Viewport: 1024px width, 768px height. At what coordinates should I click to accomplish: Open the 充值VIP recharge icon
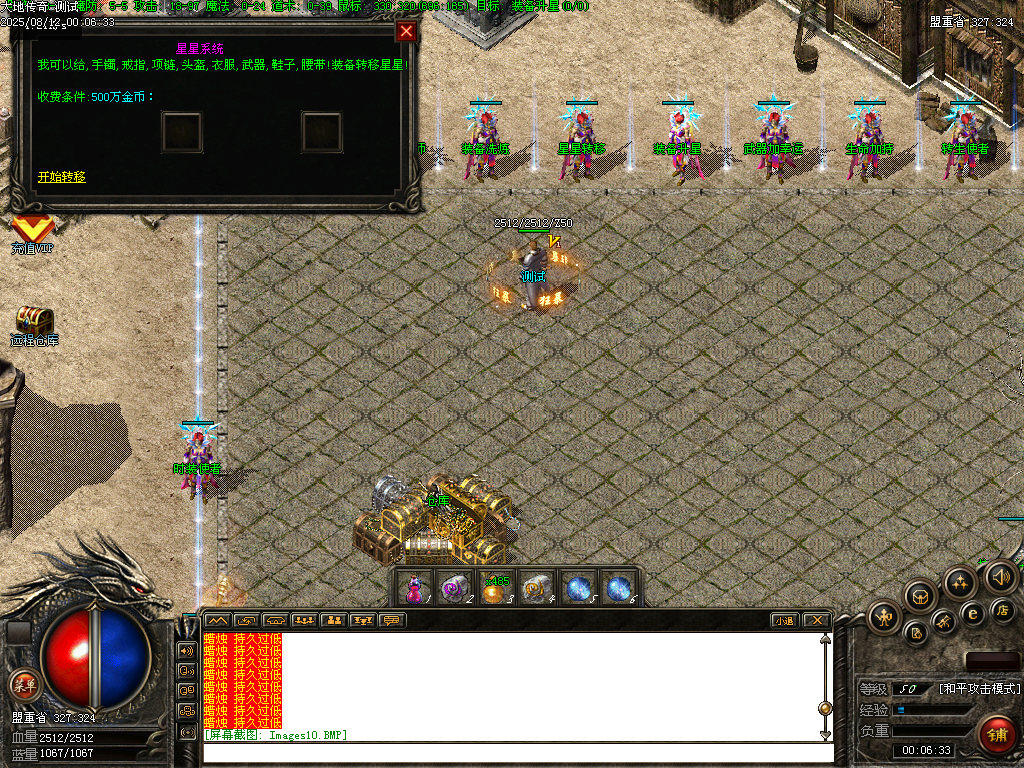click(x=32, y=232)
